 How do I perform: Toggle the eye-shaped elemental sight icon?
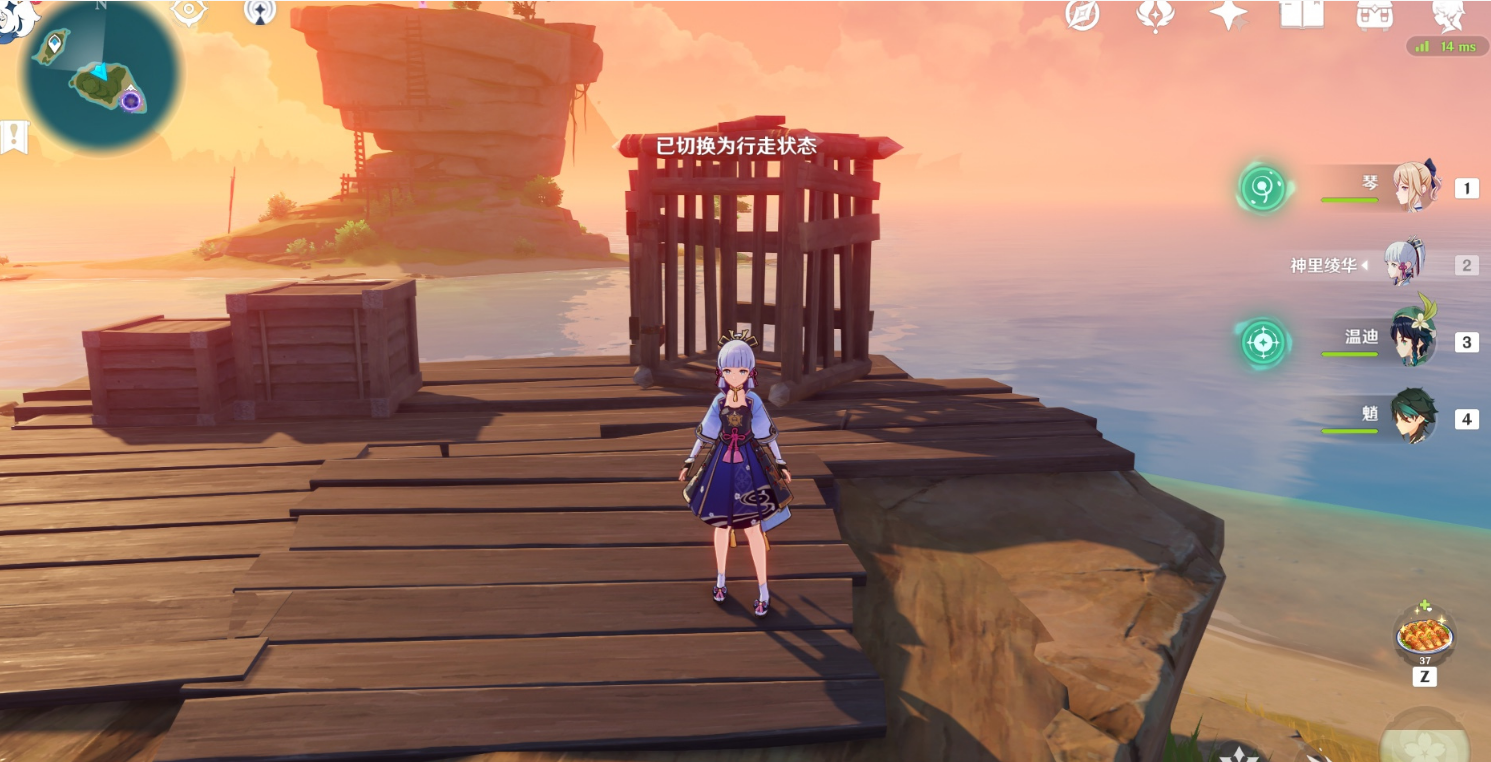coord(189,11)
